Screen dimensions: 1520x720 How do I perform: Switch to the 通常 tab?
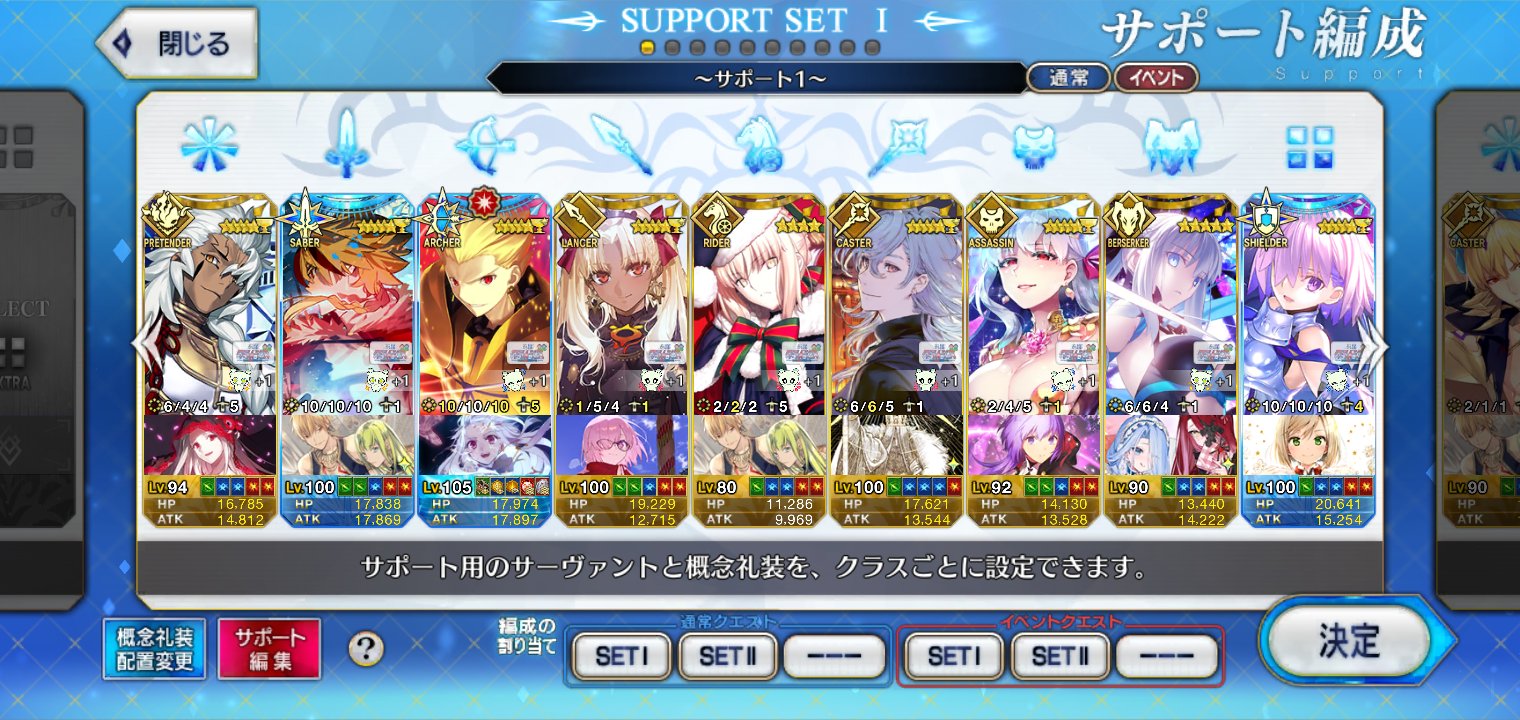coord(1068,78)
